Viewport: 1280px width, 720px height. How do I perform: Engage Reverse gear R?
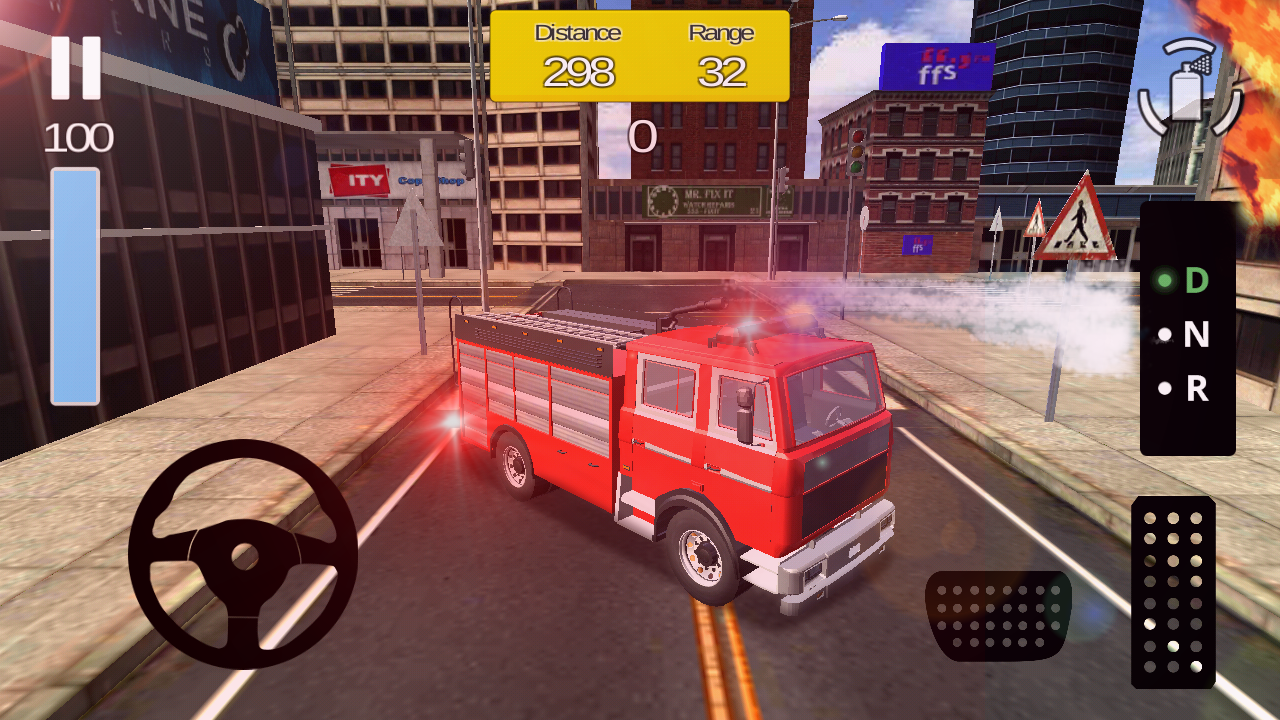point(1190,387)
